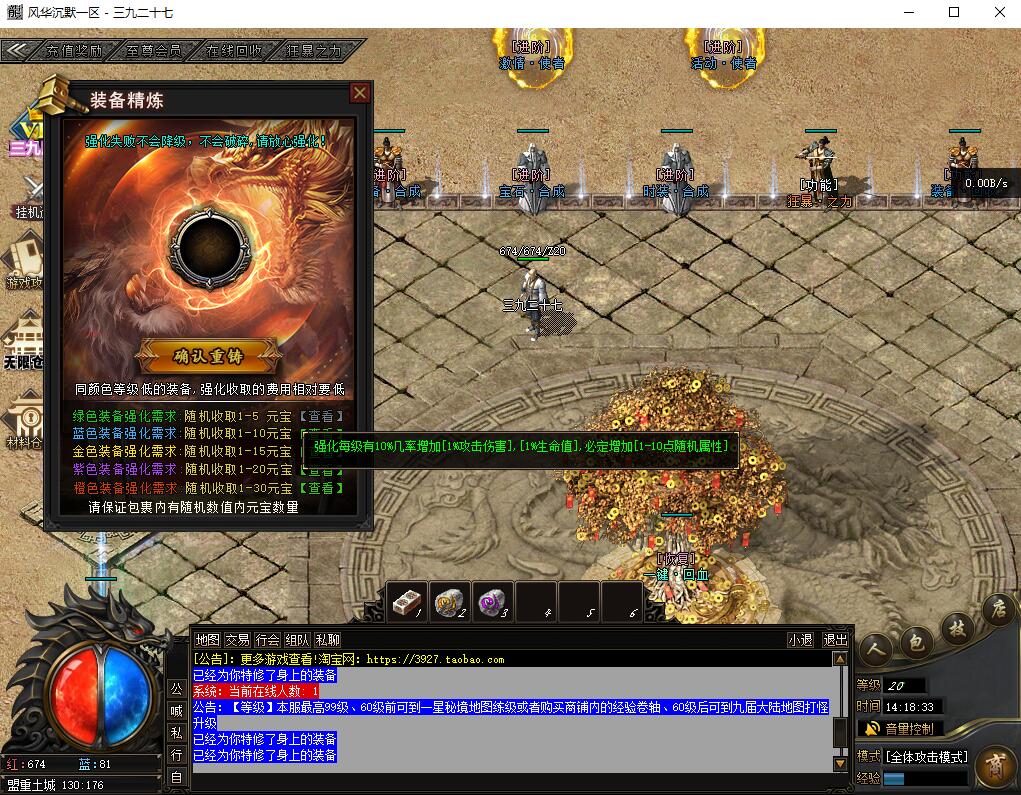Use the purple scroll in hotbar slot 3
The width and height of the screenshot is (1021, 795).
[x=492, y=601]
